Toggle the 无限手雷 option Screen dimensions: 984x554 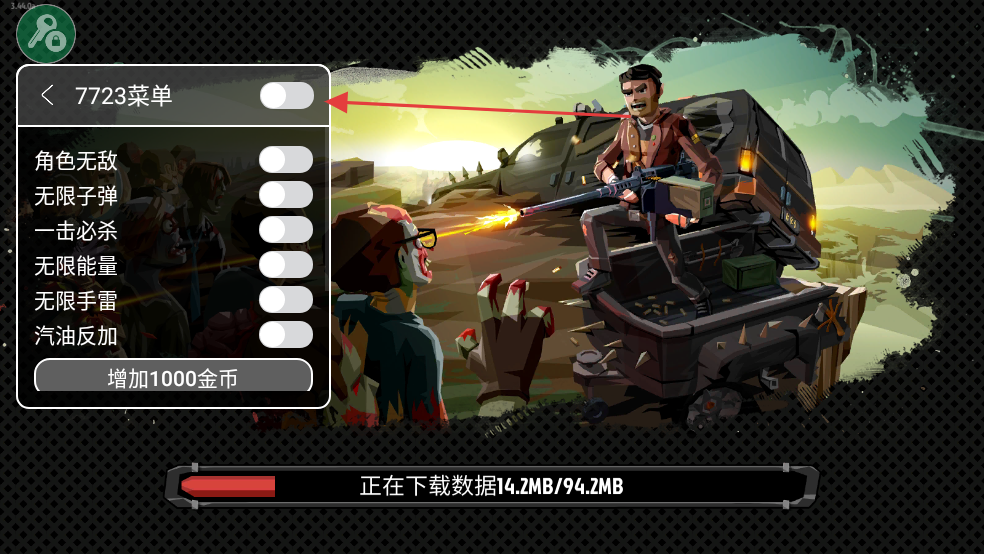(x=286, y=300)
